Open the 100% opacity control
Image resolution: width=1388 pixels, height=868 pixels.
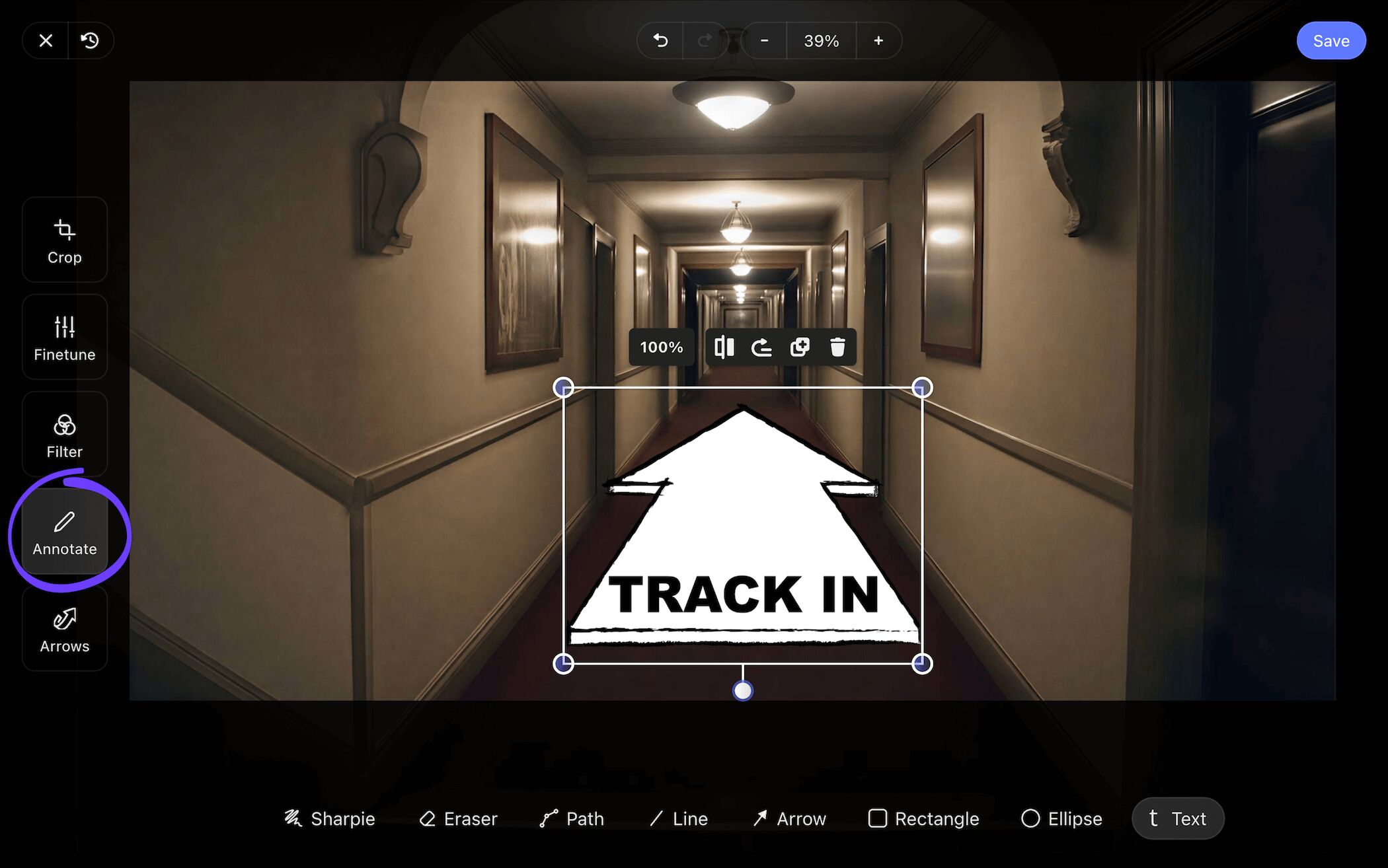coord(661,347)
